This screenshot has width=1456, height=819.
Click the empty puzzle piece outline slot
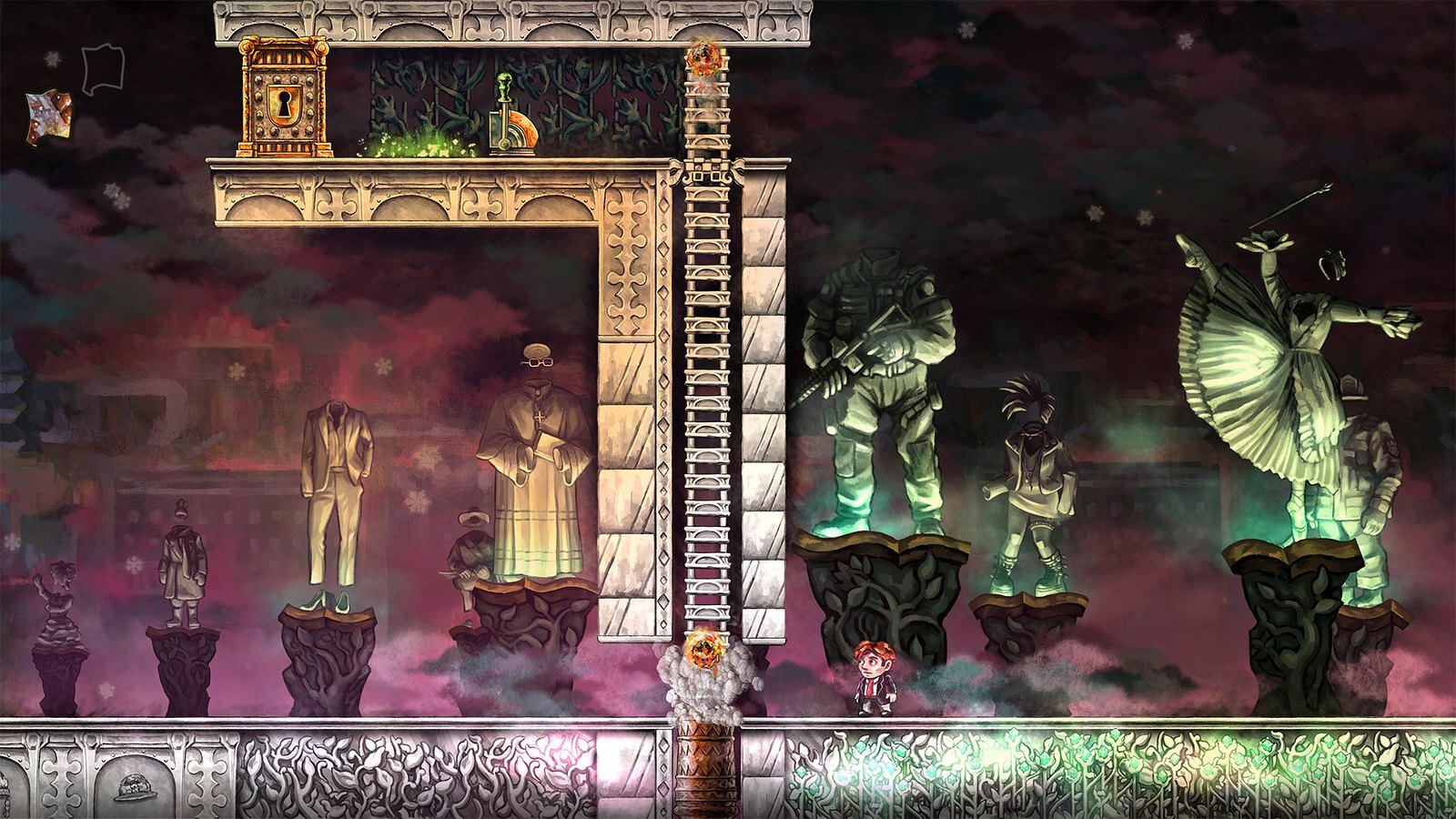102,69
